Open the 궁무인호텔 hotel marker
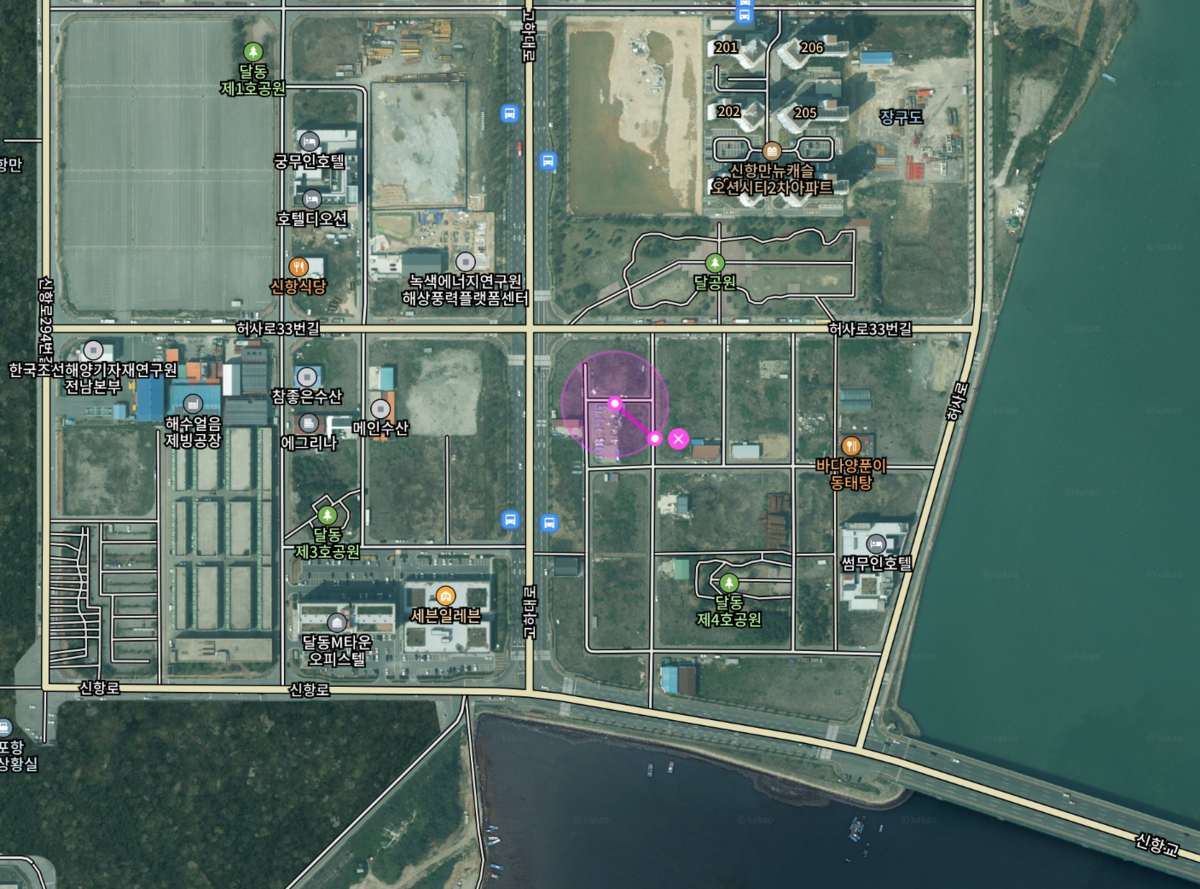Screen dimensions: 1200x889 [x=309, y=141]
